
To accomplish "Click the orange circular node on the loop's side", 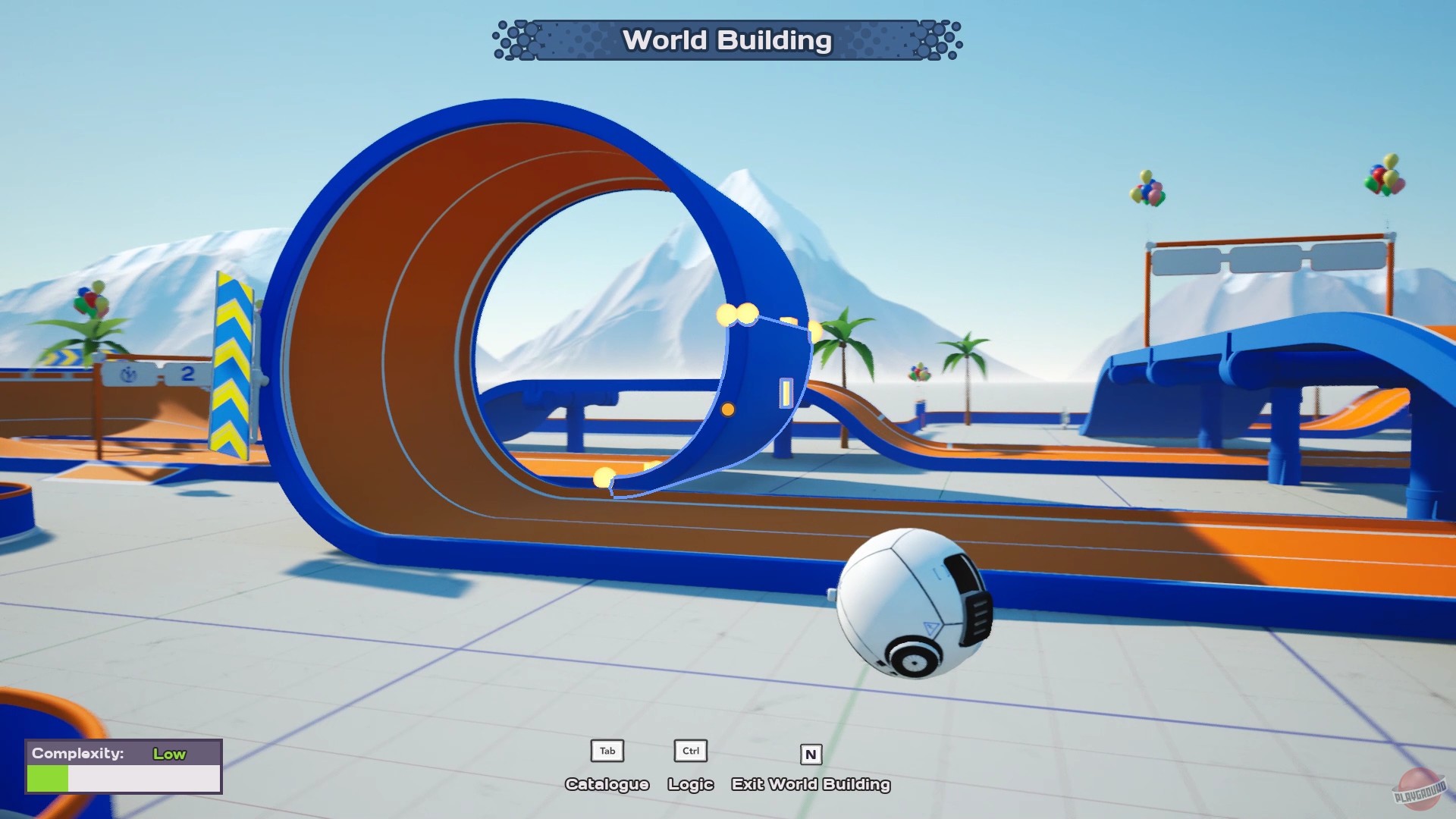I will click(729, 409).
